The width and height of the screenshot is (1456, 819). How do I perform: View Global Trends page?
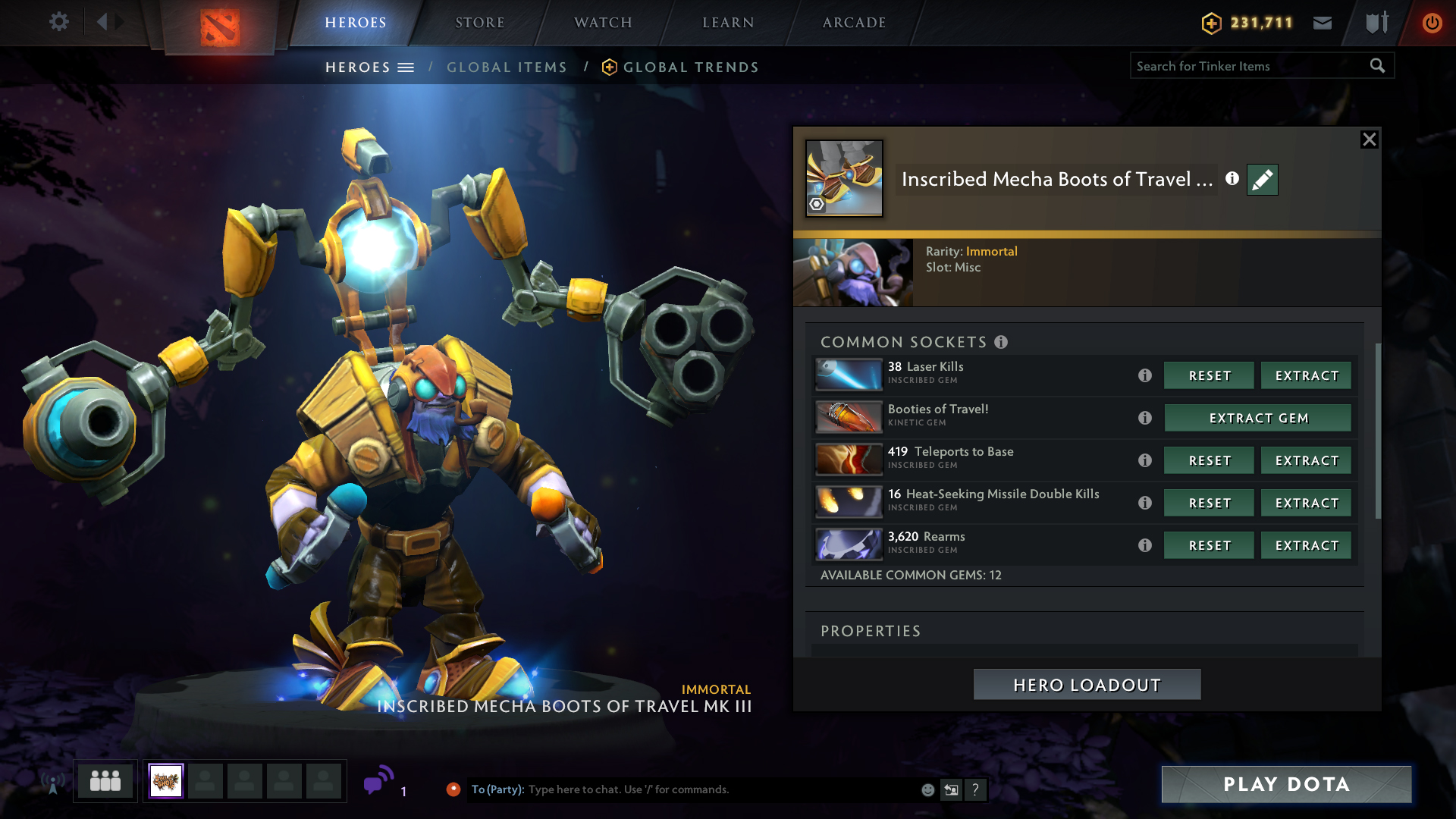(x=690, y=67)
